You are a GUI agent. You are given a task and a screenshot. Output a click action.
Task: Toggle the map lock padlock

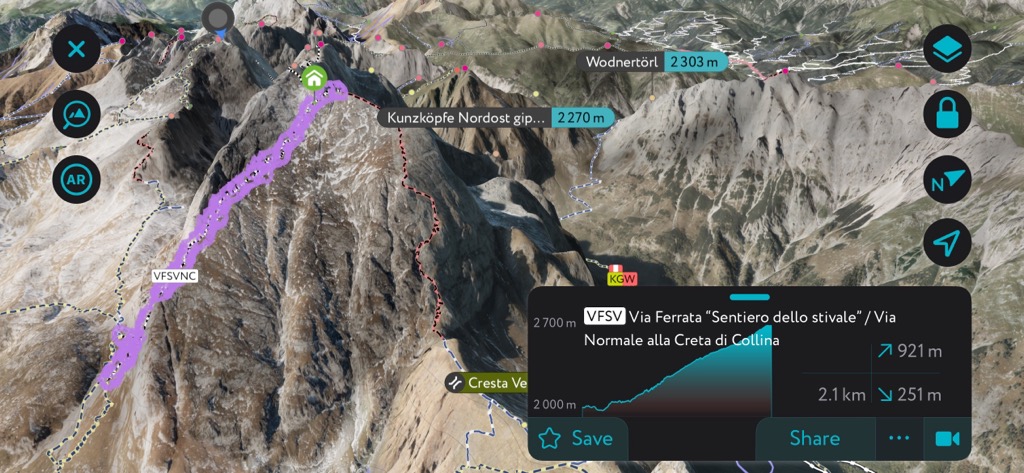pyautogui.click(x=947, y=115)
